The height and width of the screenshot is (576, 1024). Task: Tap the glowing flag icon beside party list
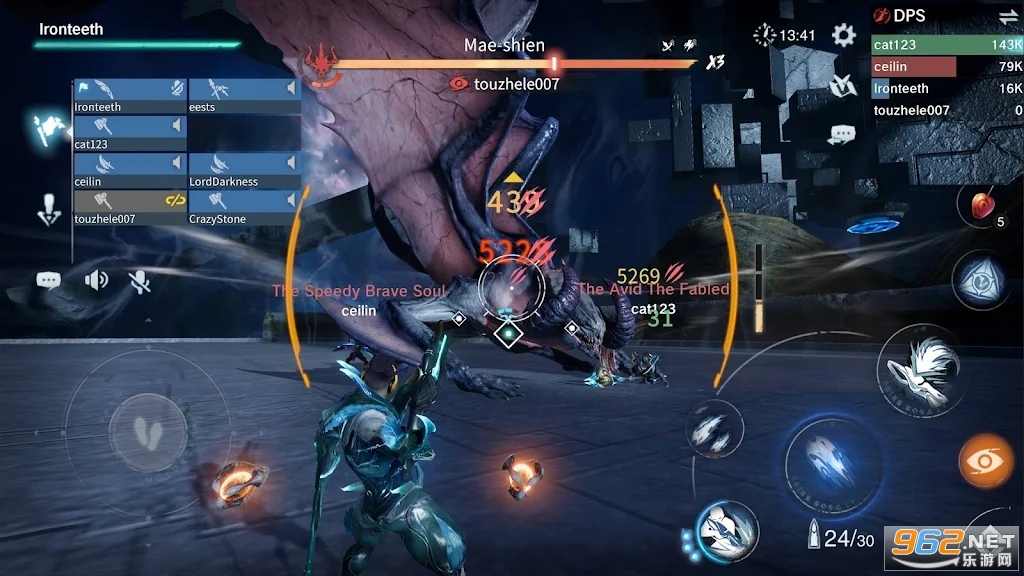click(49, 130)
